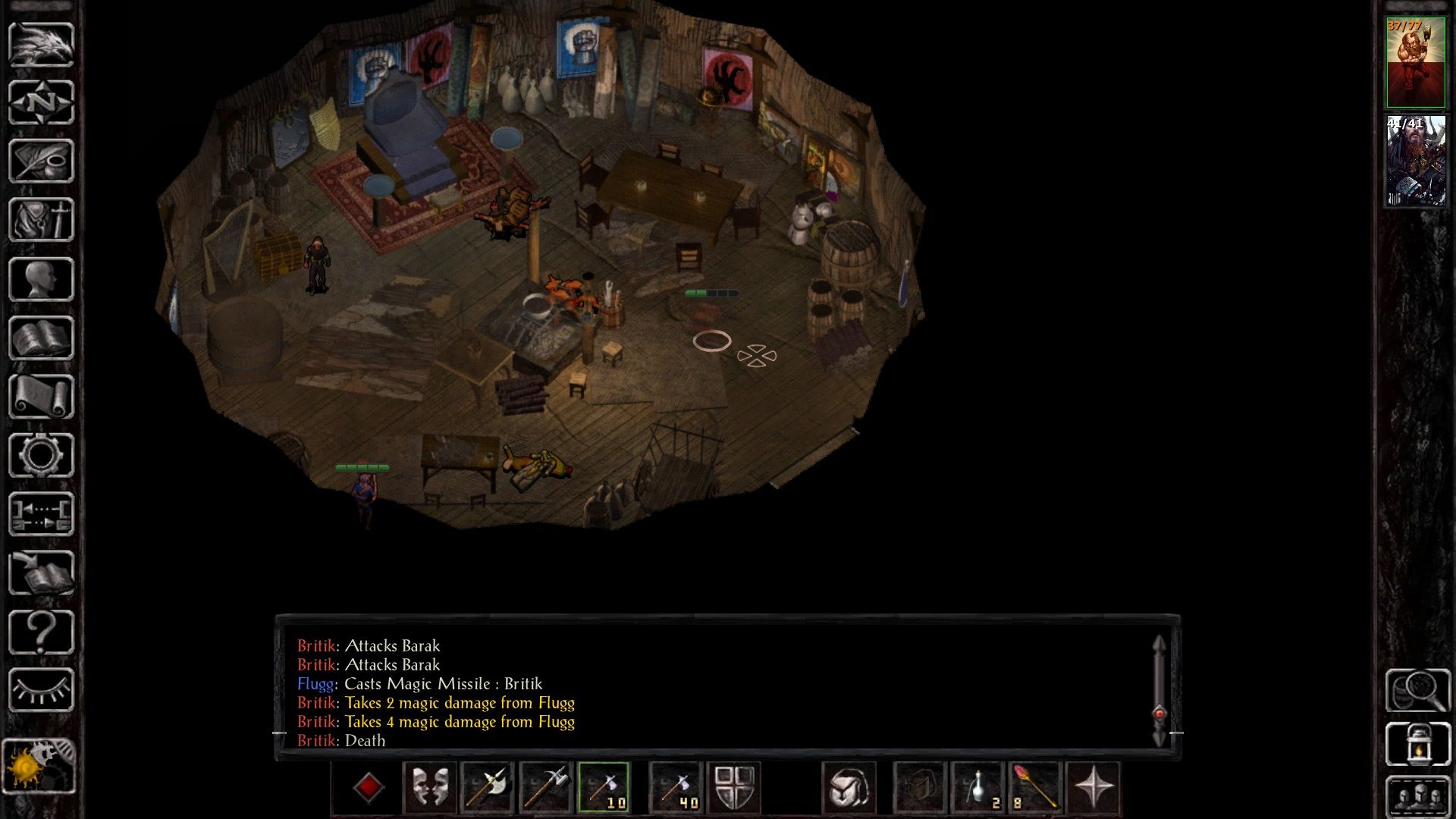The height and width of the screenshot is (819, 1456).
Task: Open the priest scroll screen
Action: click(41, 397)
